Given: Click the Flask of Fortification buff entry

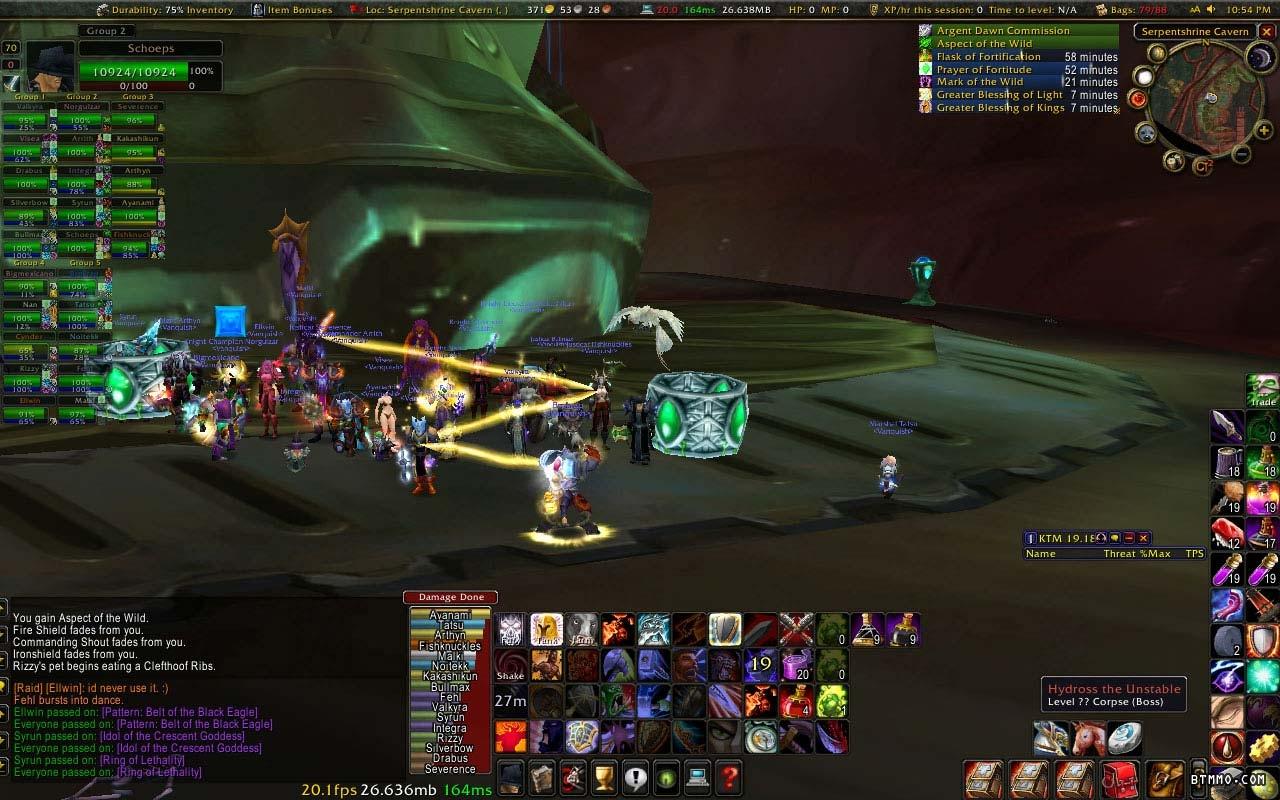Looking at the screenshot, I should [x=988, y=57].
